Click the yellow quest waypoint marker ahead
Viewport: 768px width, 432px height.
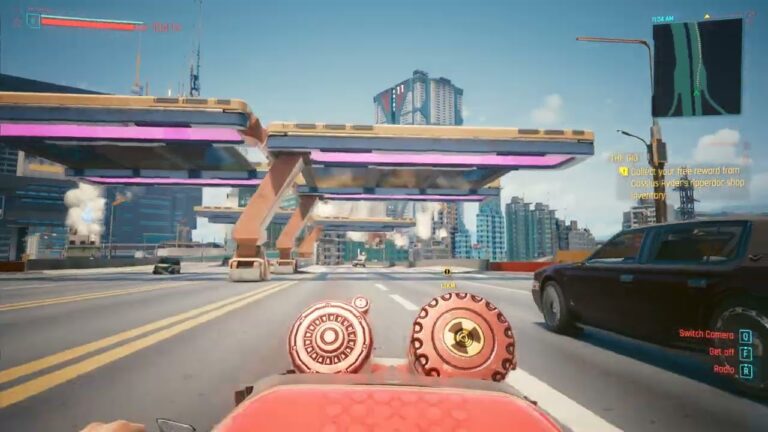pos(447,270)
